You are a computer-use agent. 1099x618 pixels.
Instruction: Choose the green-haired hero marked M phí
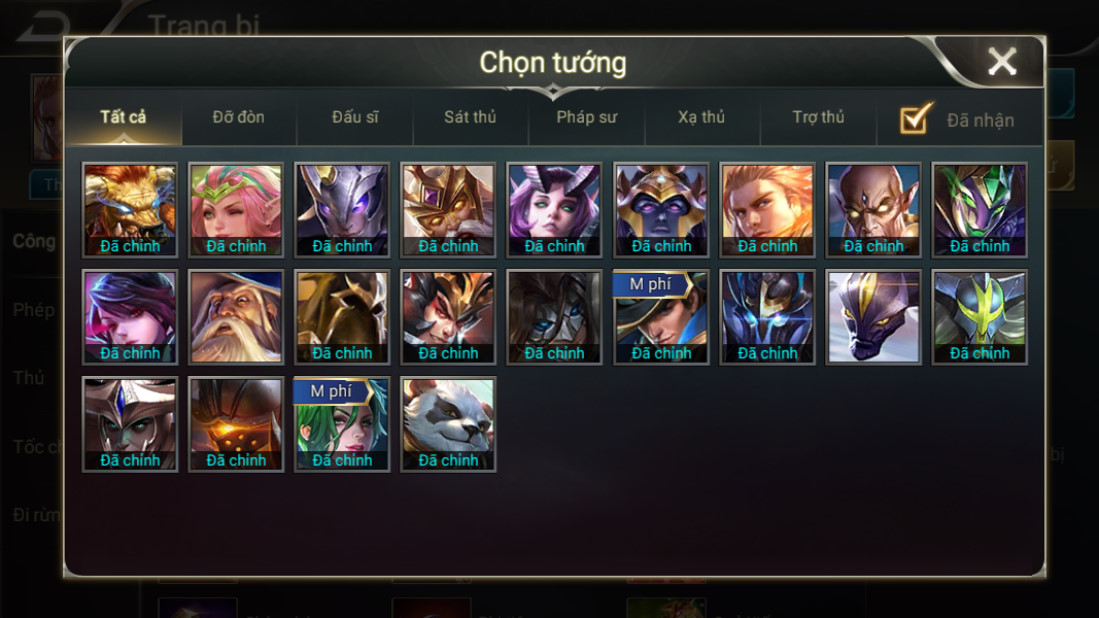pos(342,424)
